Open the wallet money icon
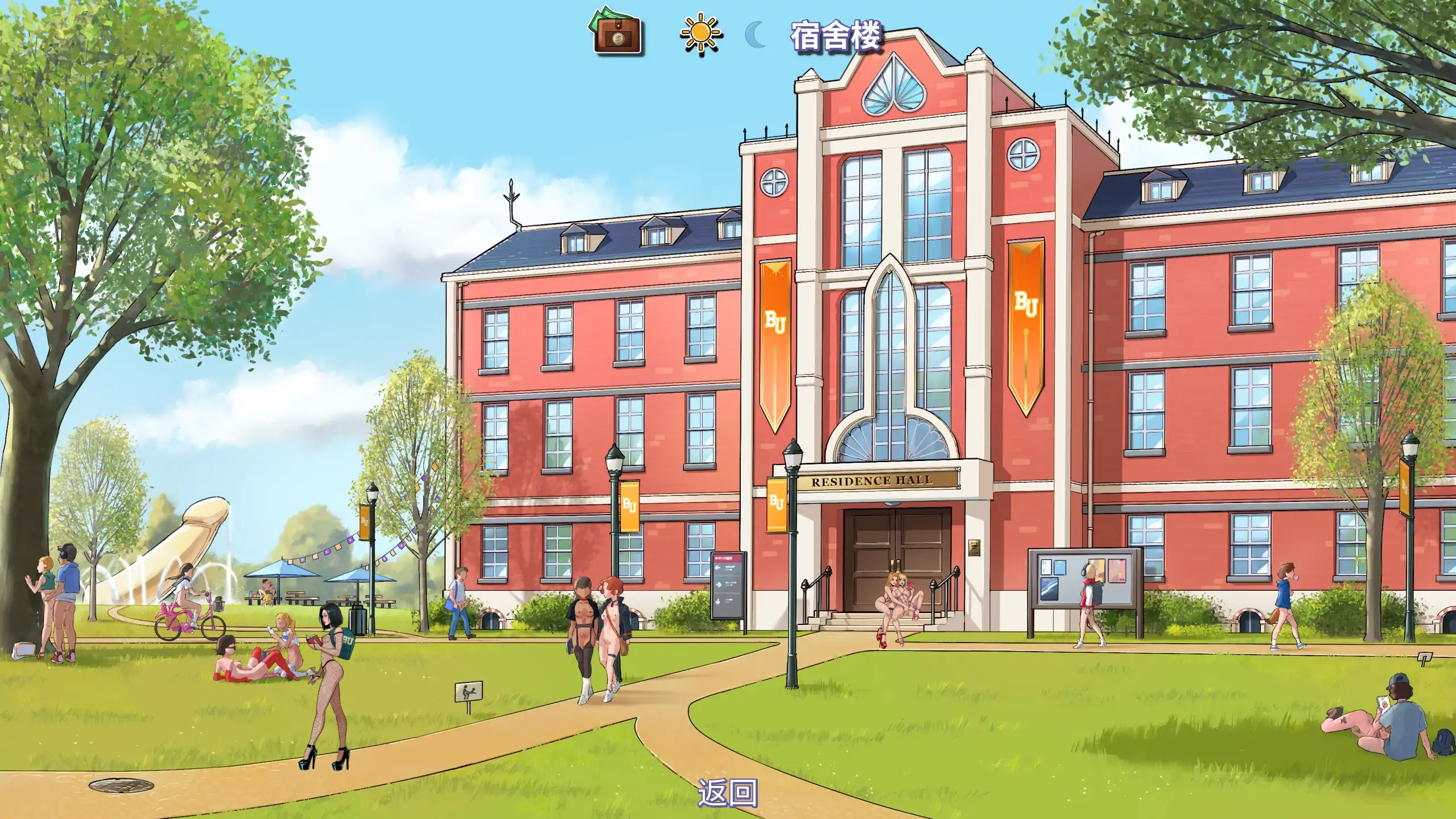Screen dimensions: 1456x819 [617, 32]
